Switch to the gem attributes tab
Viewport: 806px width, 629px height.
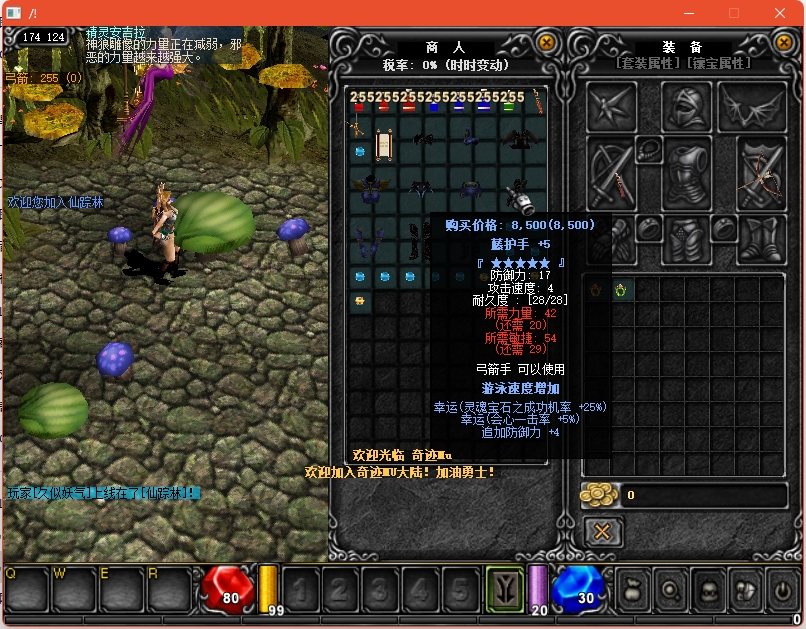pyautogui.click(x=717, y=63)
